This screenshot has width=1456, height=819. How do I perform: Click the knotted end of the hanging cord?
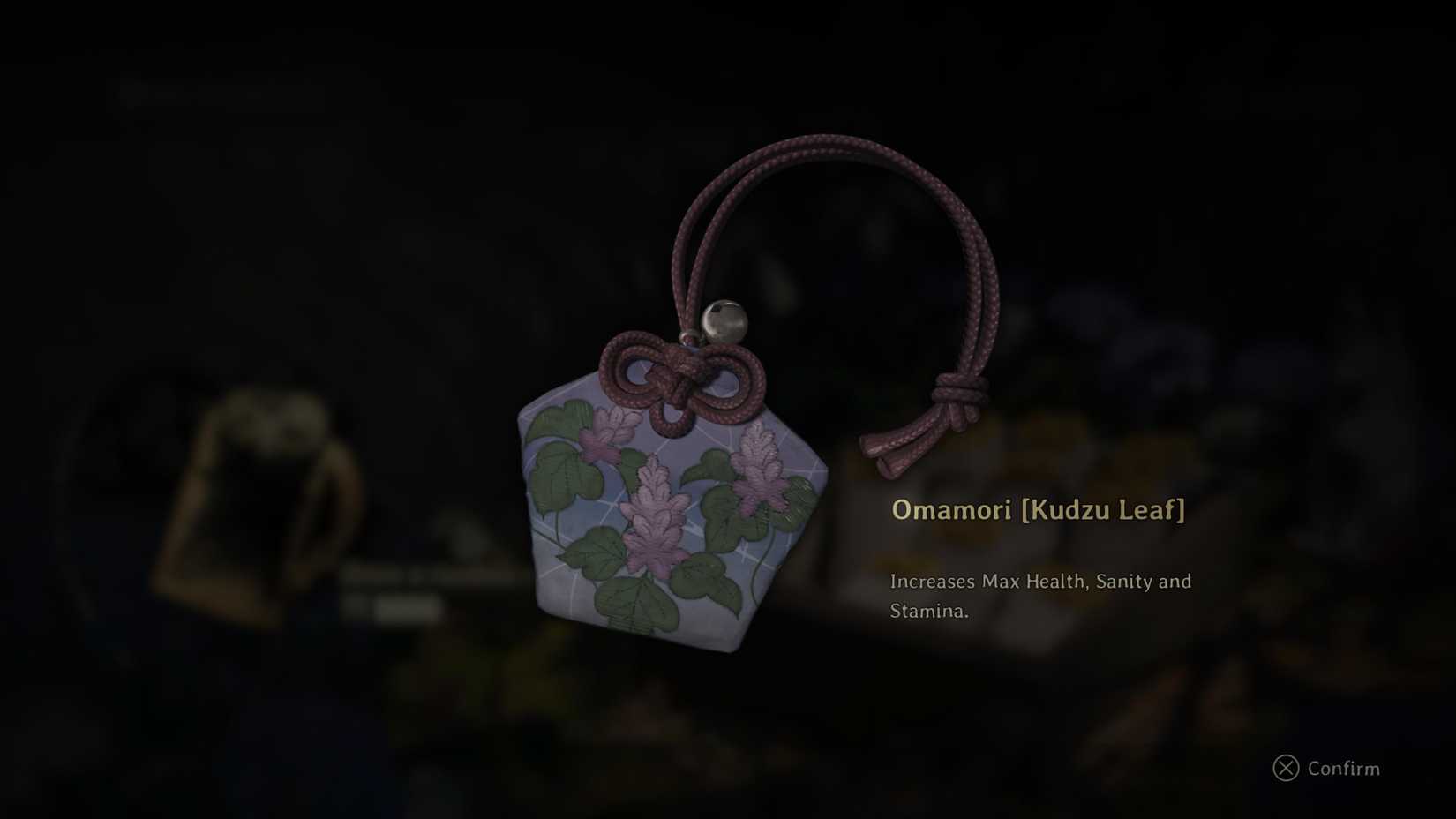click(x=956, y=391)
